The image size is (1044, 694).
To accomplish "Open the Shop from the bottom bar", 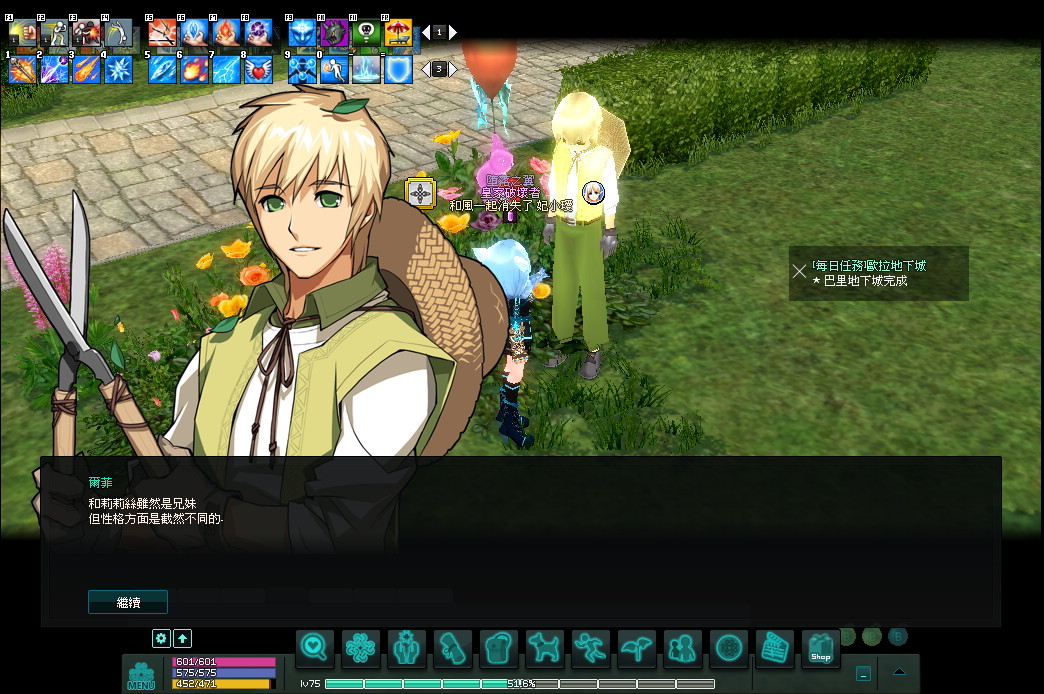I will coord(821,650).
